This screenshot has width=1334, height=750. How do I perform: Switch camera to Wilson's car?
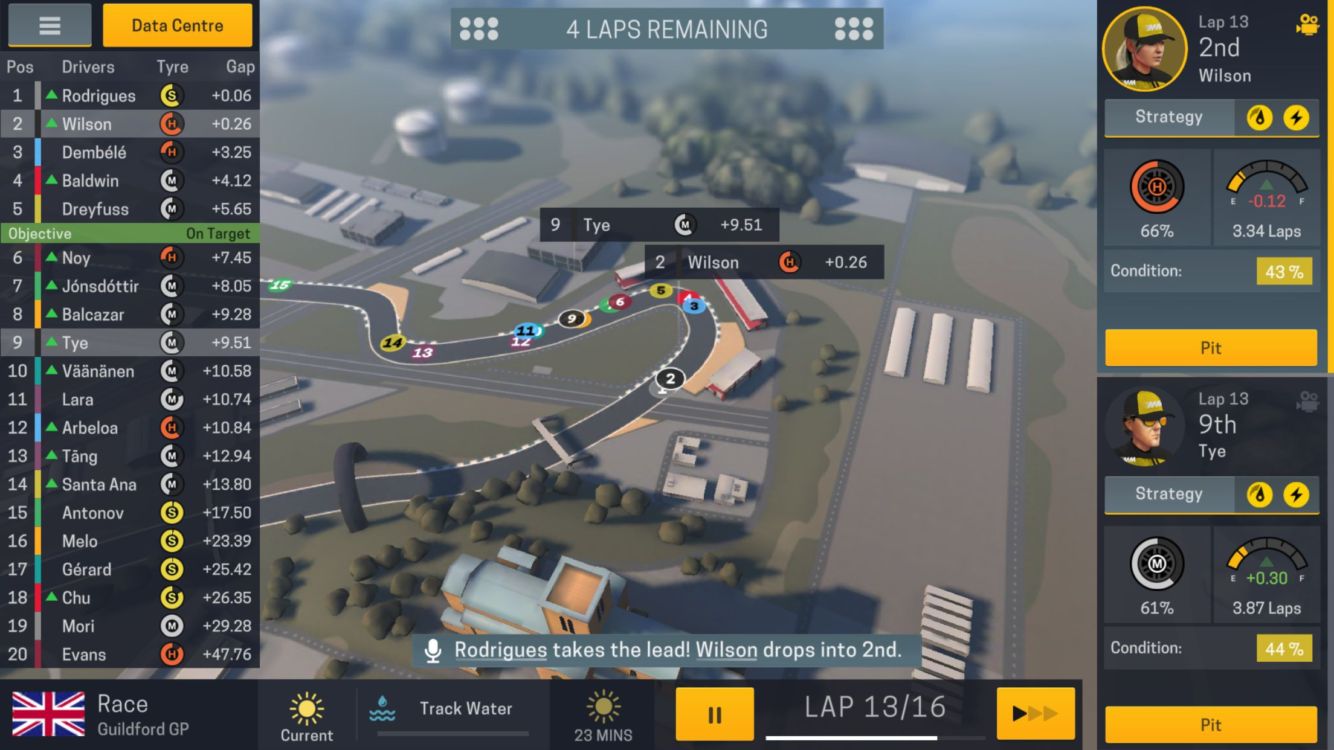1306,25
